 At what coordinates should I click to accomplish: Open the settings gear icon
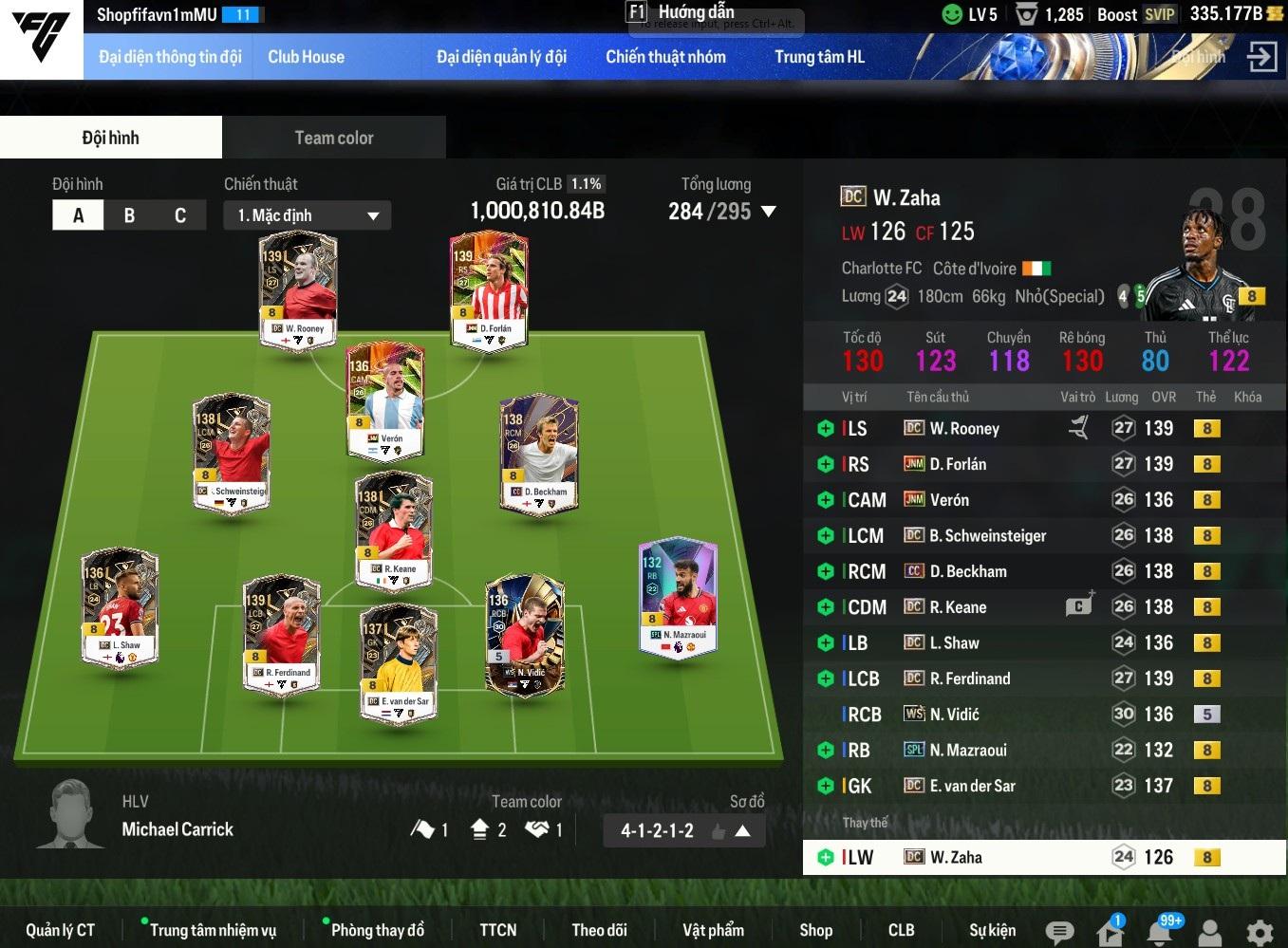point(1260,932)
